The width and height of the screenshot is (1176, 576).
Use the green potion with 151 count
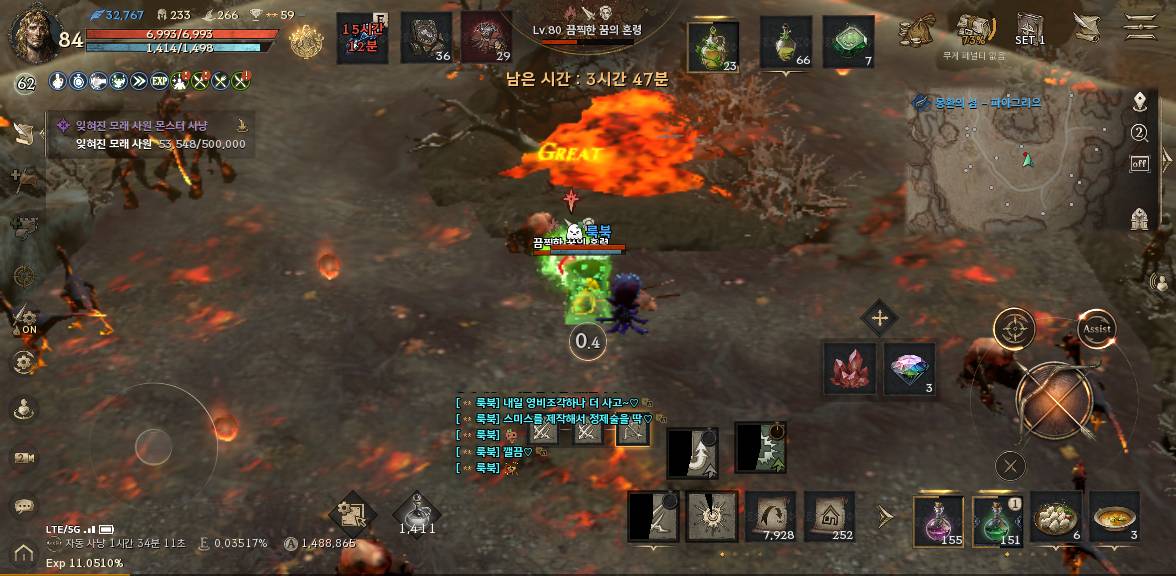pos(997,520)
